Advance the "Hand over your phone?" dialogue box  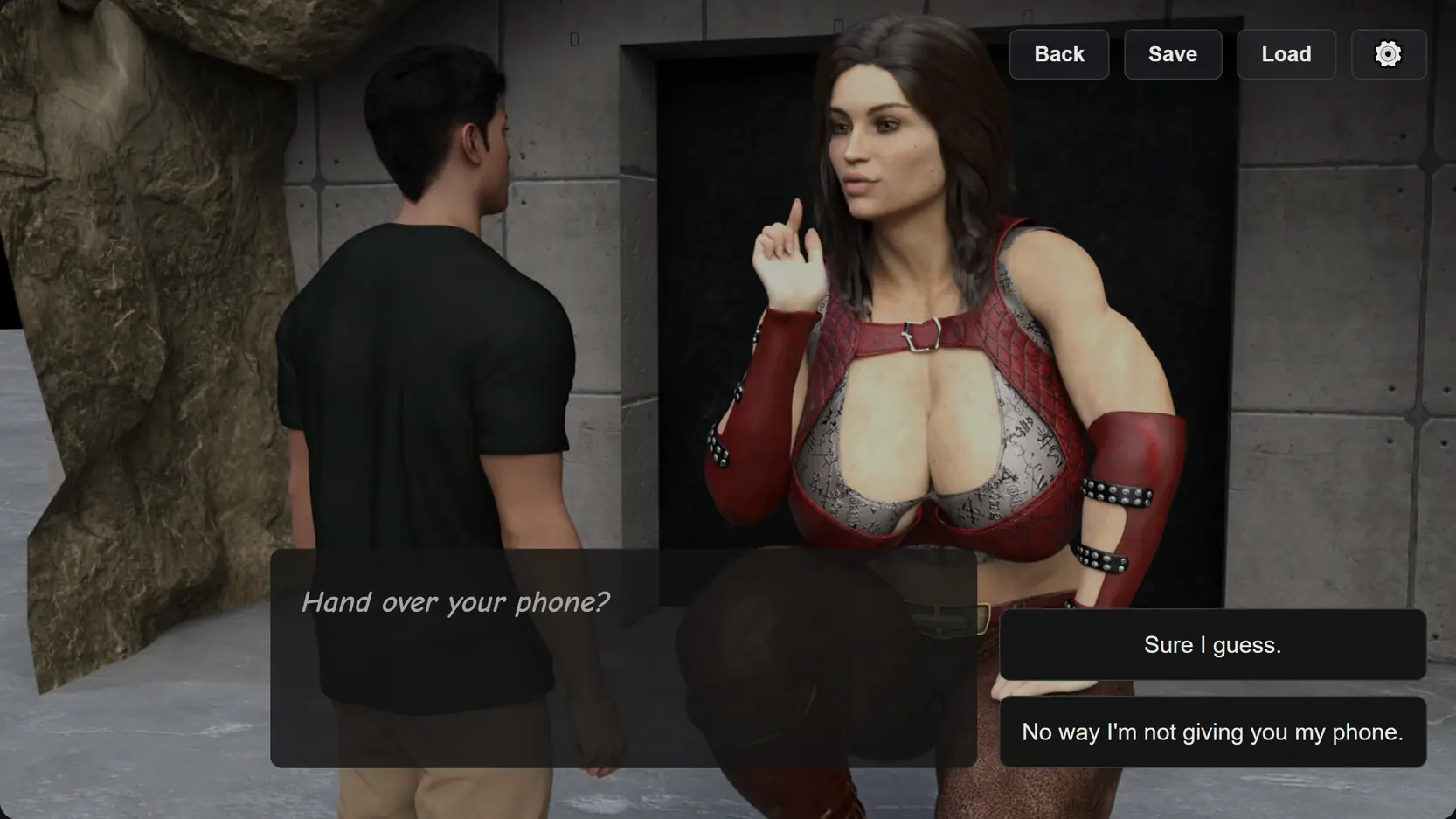point(622,658)
